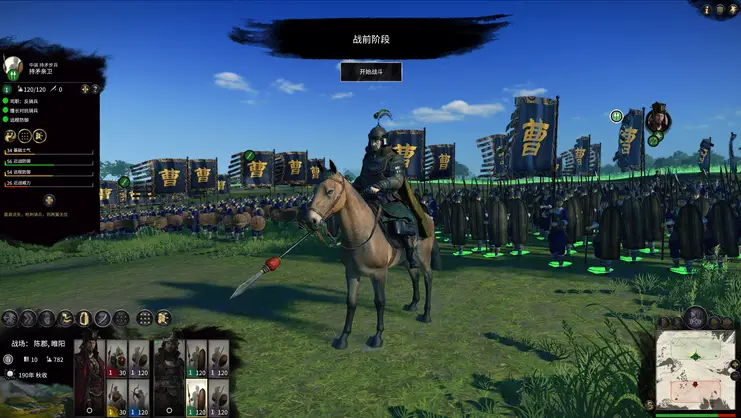Select the red 30-man cavalry card
Screen dimensions: 741x418
(x=116, y=360)
